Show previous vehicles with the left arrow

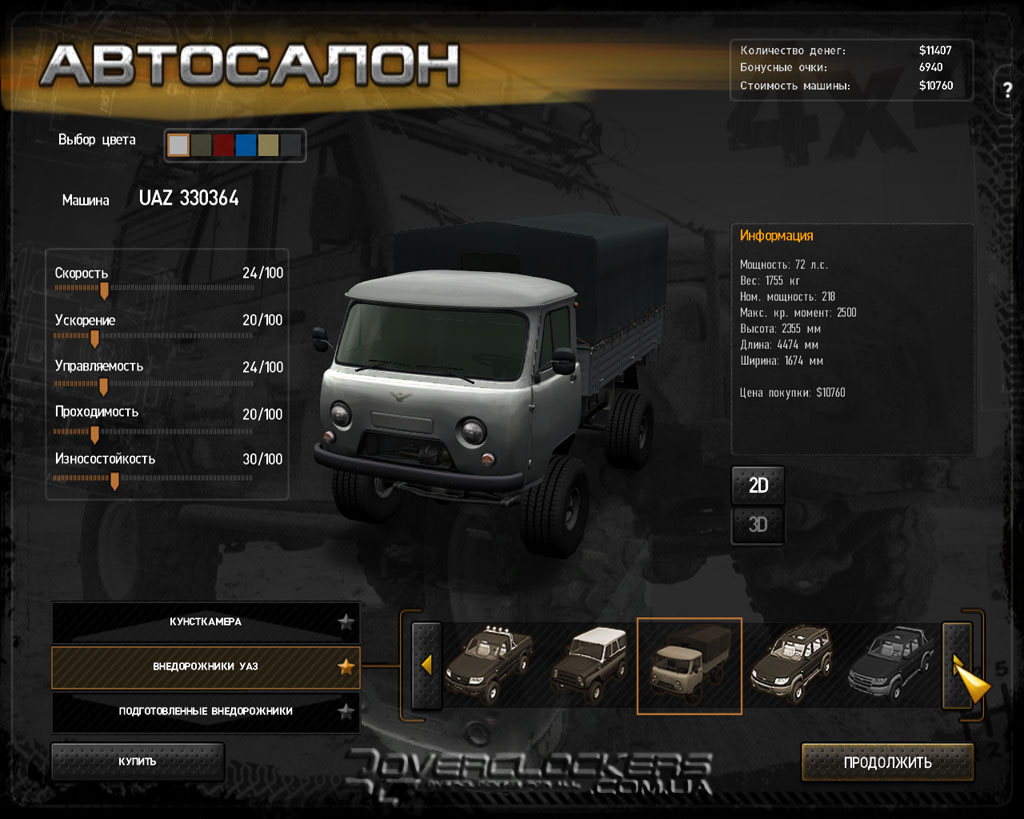tap(427, 665)
